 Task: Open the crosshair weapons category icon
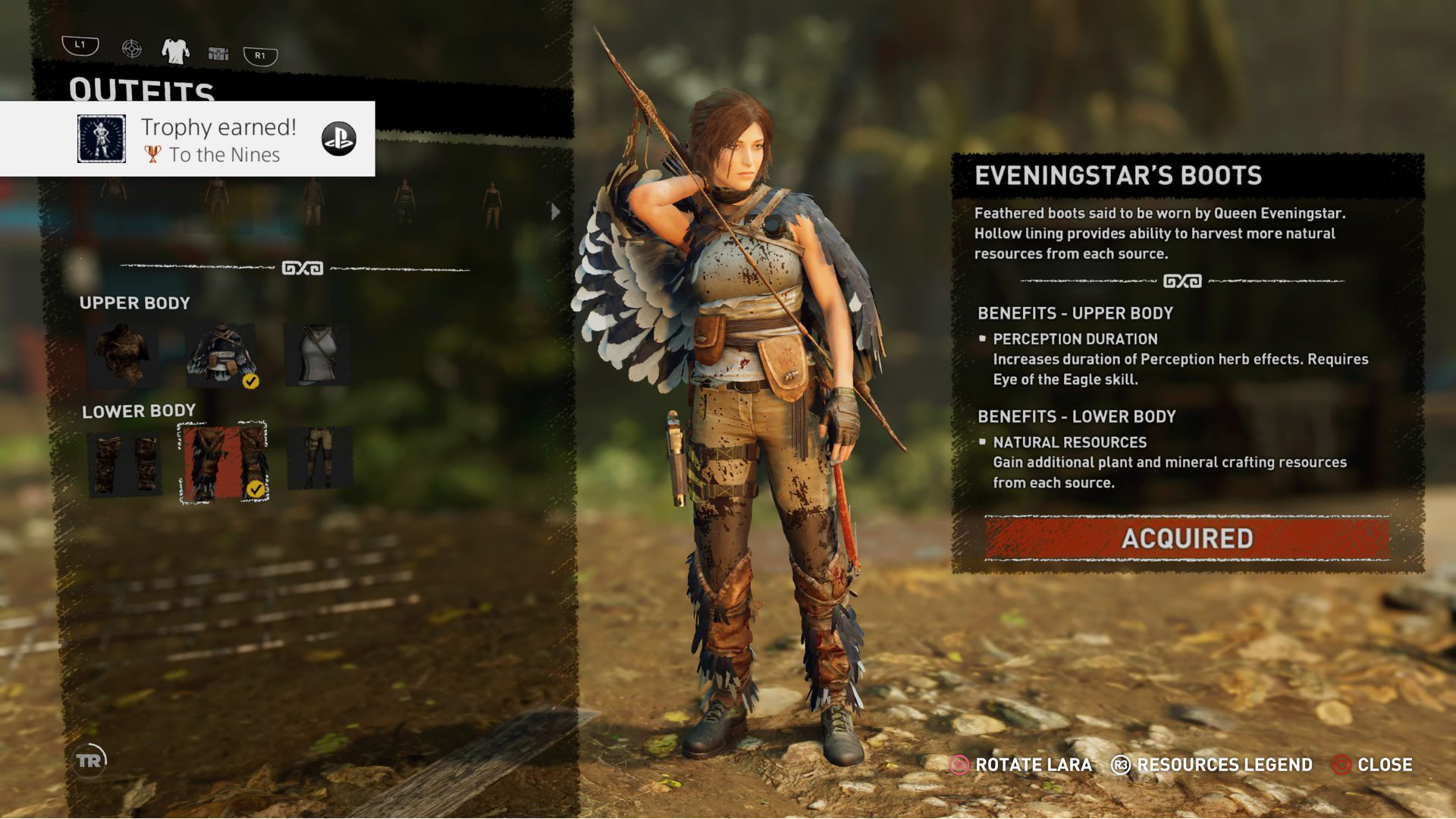[132, 50]
